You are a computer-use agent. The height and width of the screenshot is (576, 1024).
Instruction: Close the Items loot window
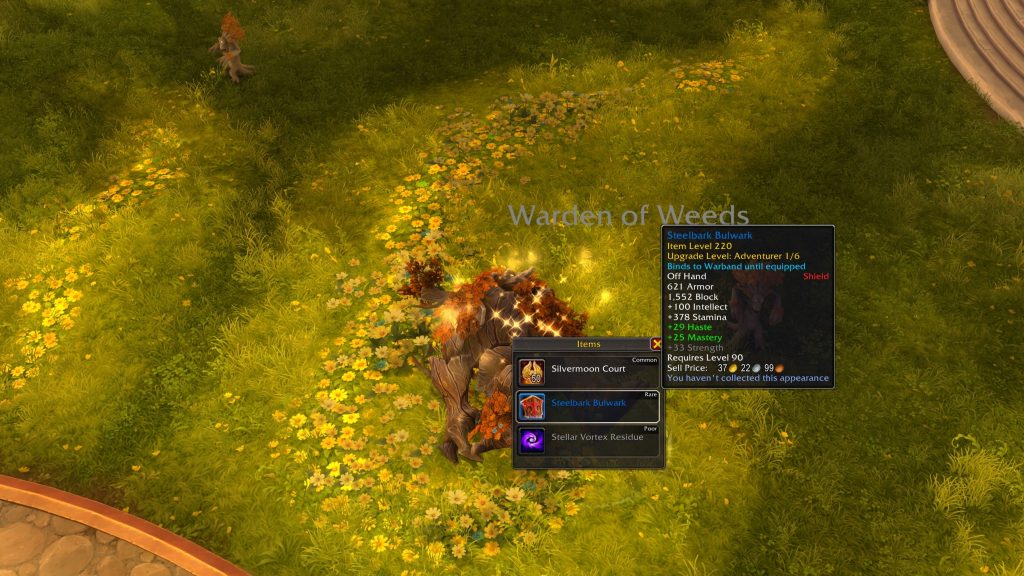[656, 343]
